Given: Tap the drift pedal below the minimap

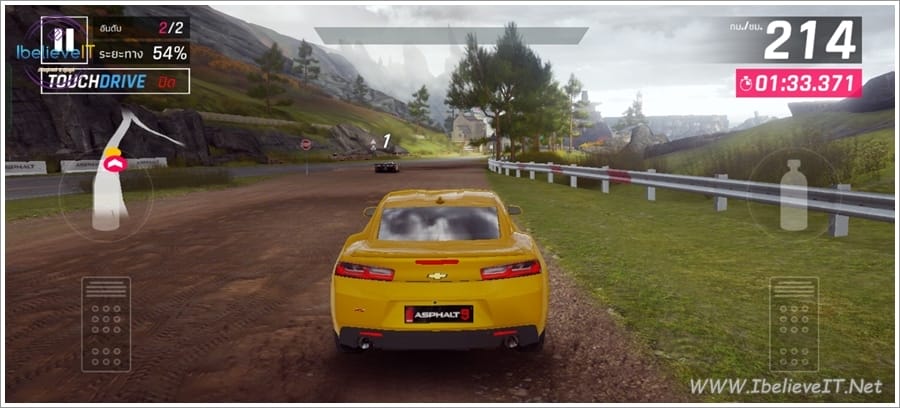Looking at the screenshot, I should tap(106, 324).
